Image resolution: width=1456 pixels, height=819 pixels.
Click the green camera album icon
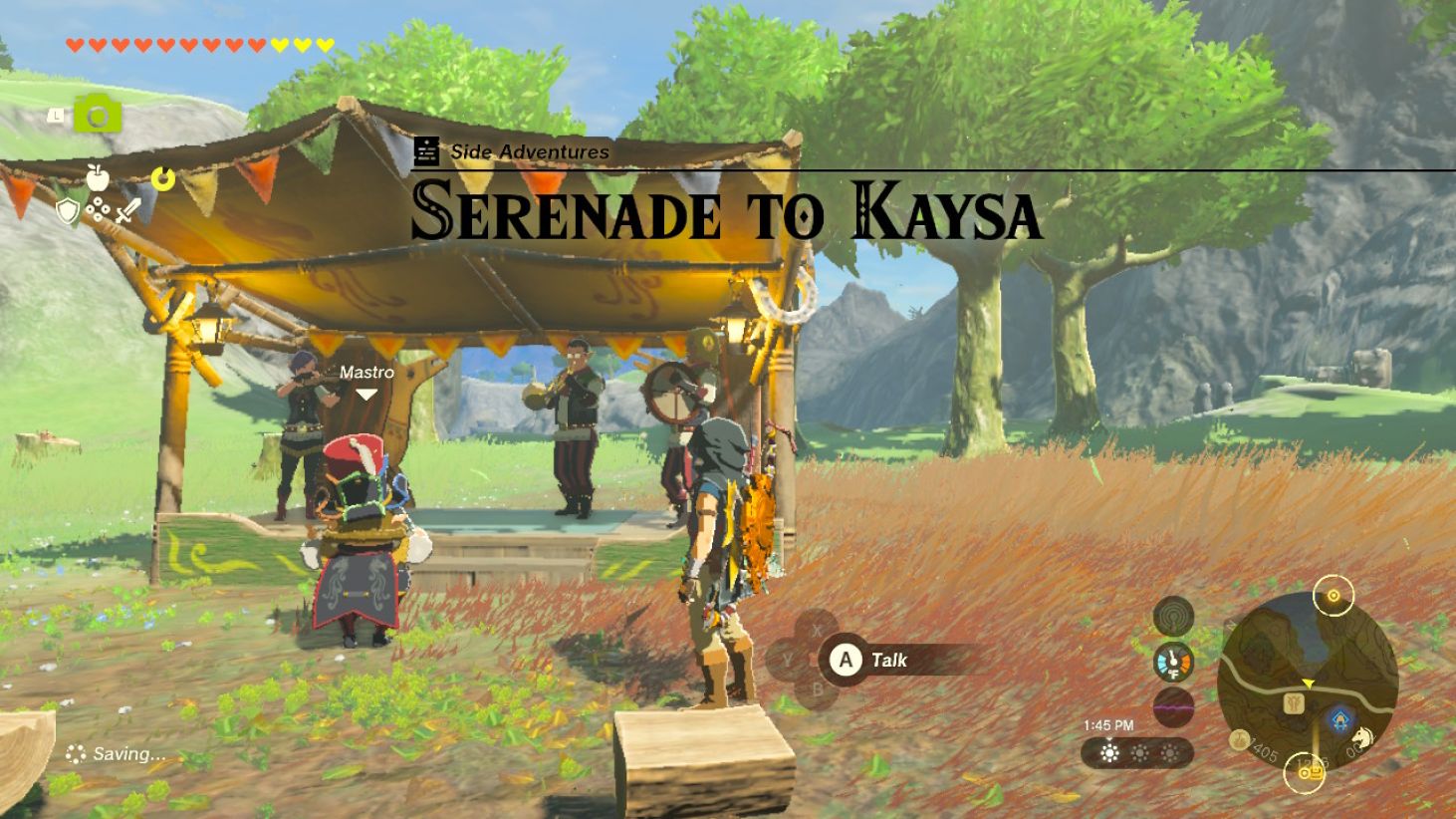[97, 115]
